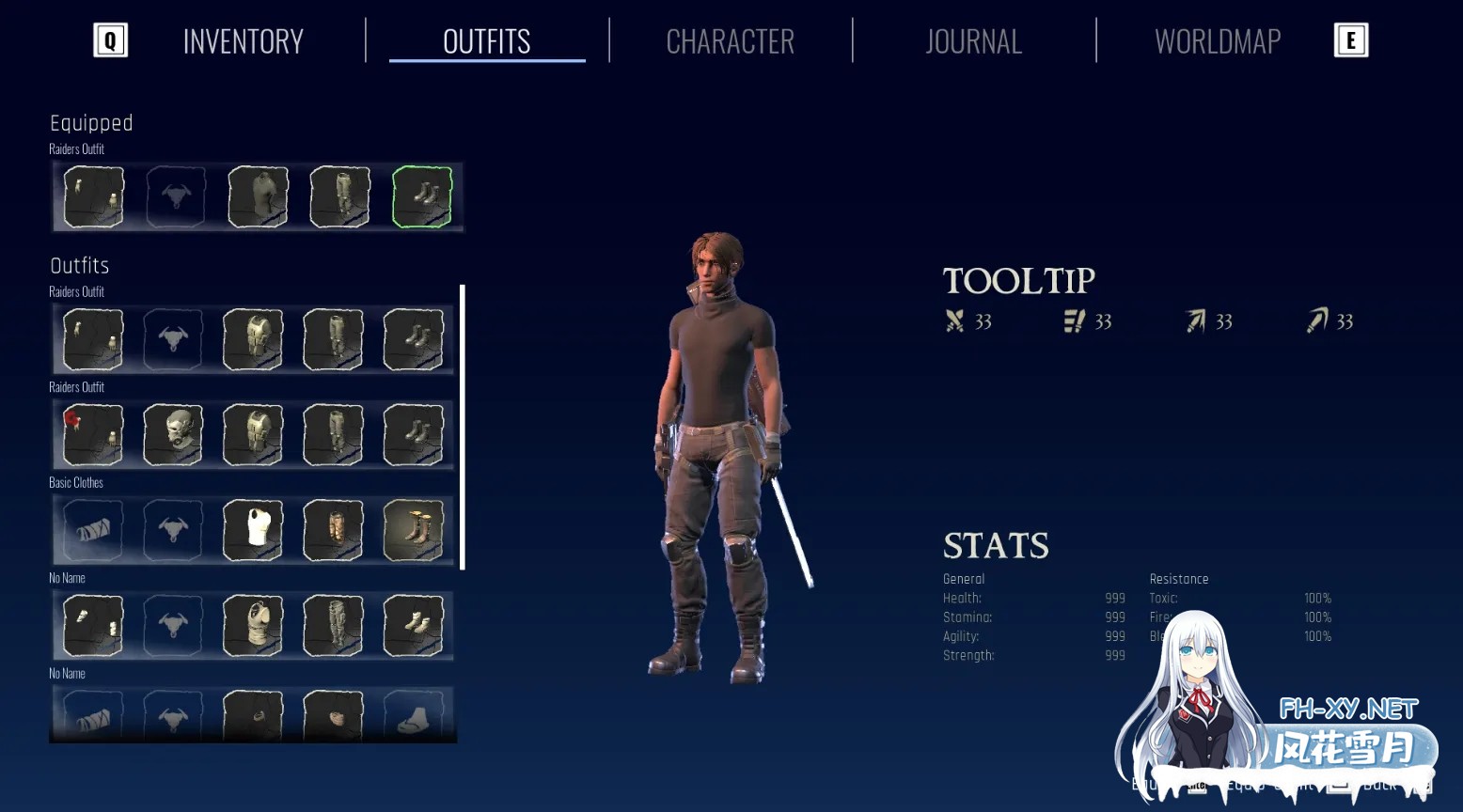Select the green-highlighted equipped boots slot
The height and width of the screenshot is (812, 1463).
pos(422,196)
